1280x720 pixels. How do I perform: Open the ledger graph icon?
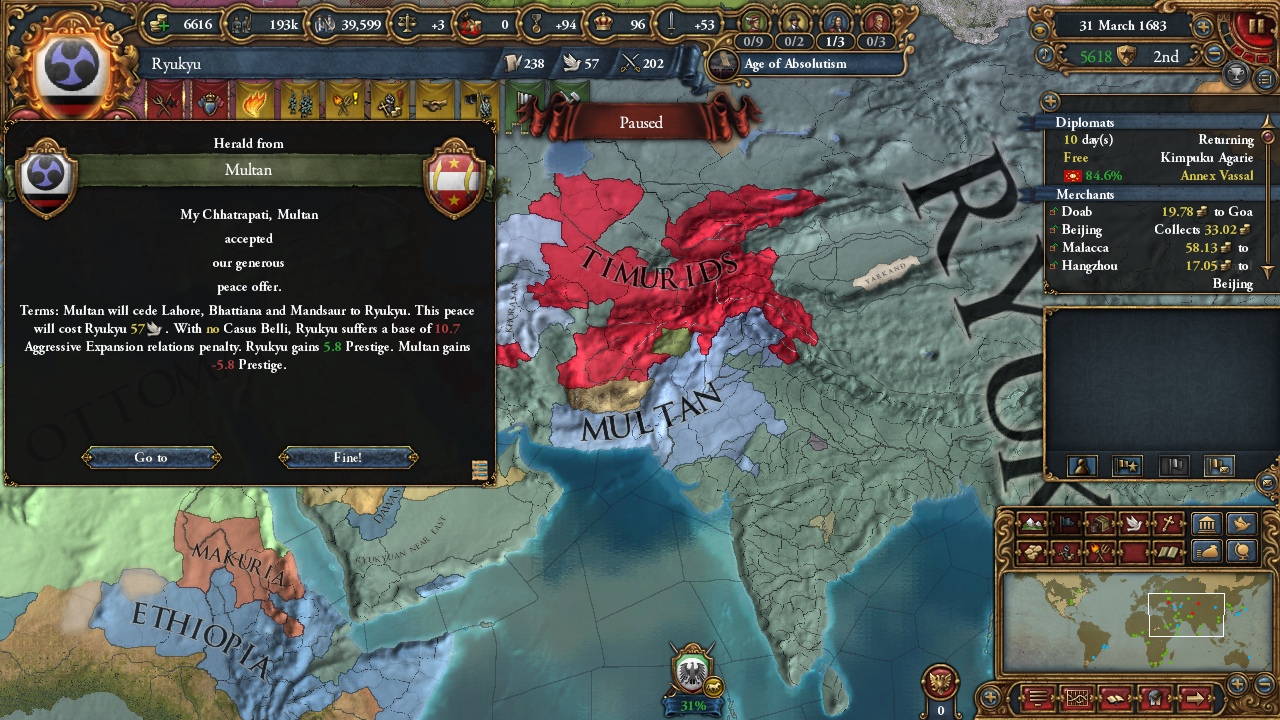1078,698
